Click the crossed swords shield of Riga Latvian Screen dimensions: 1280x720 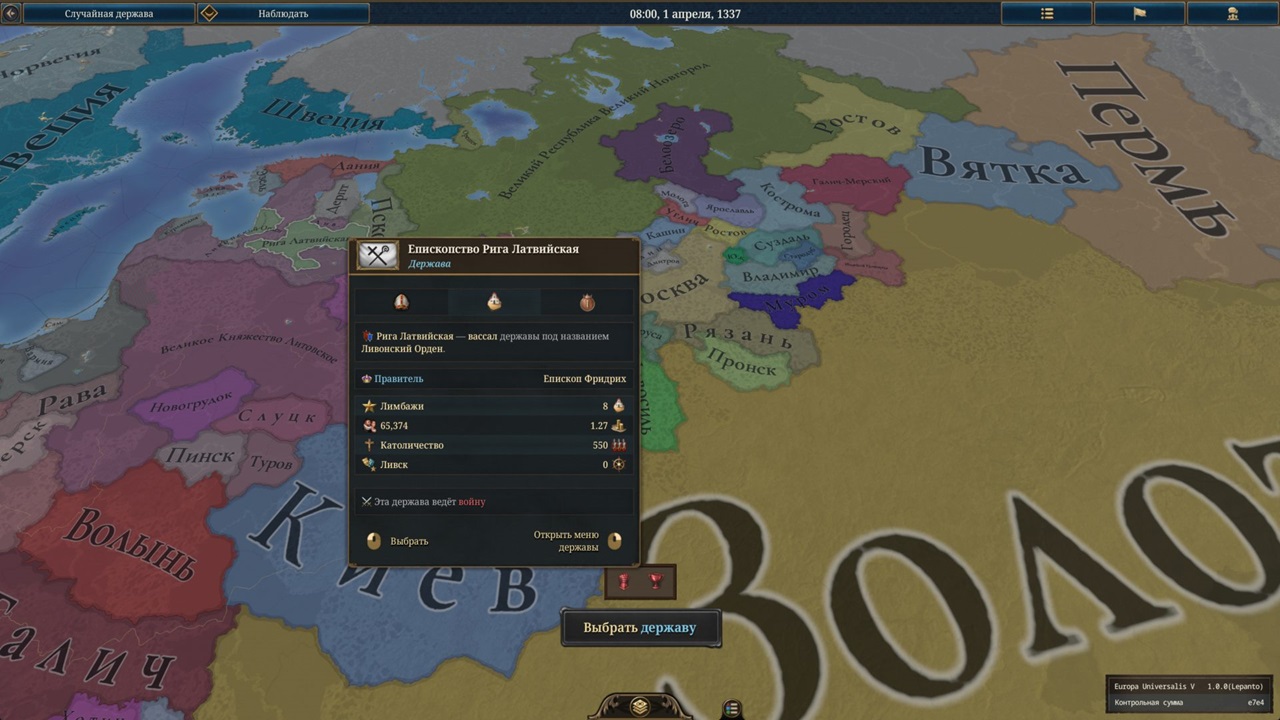(377, 255)
